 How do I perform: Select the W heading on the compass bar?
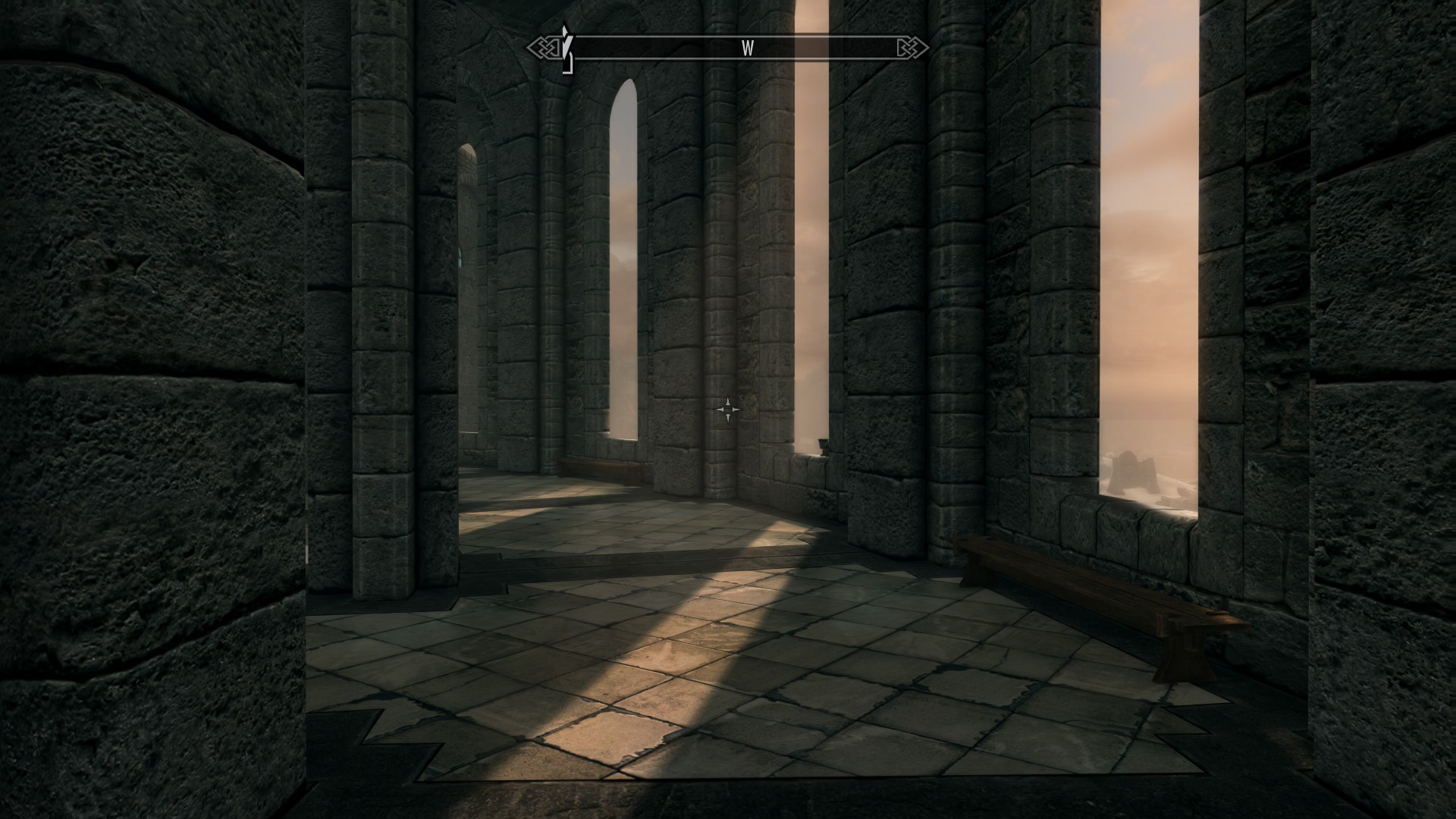pos(748,49)
